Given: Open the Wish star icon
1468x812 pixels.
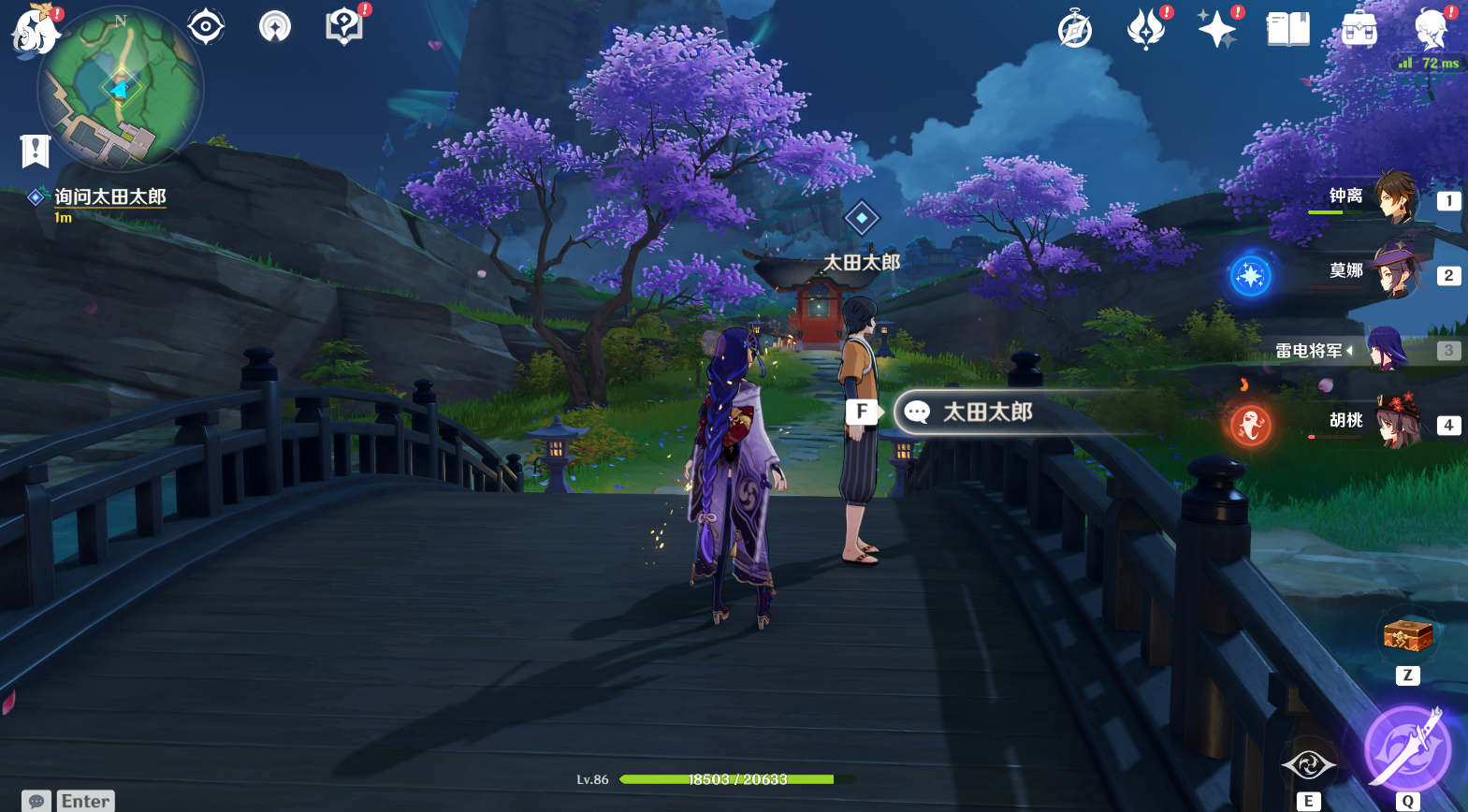Looking at the screenshot, I should point(1217,29).
